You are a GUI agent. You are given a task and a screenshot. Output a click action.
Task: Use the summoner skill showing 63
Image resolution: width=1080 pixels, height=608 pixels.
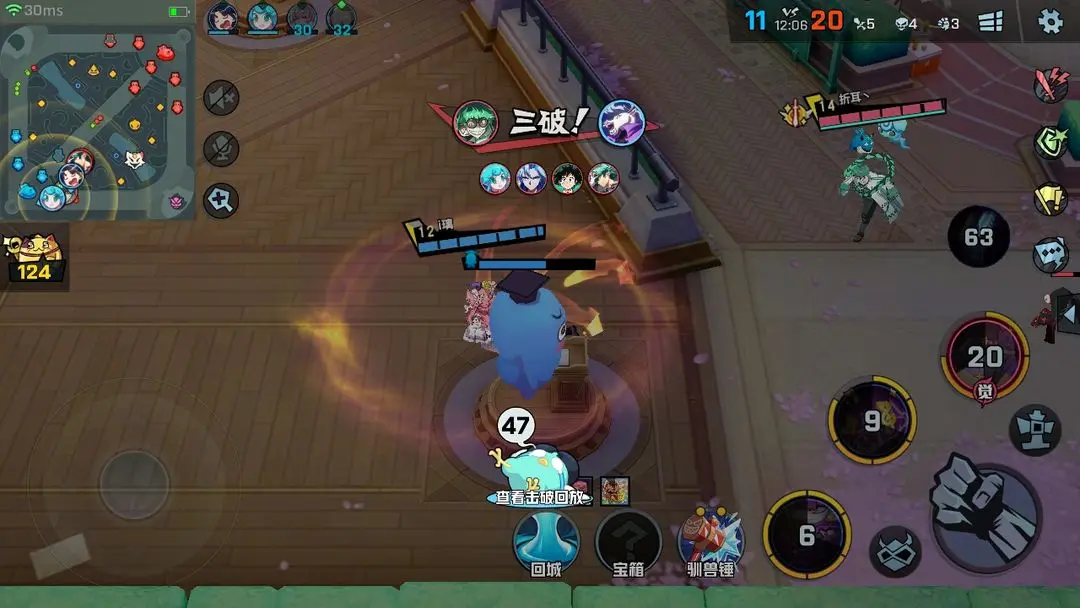[x=978, y=237]
